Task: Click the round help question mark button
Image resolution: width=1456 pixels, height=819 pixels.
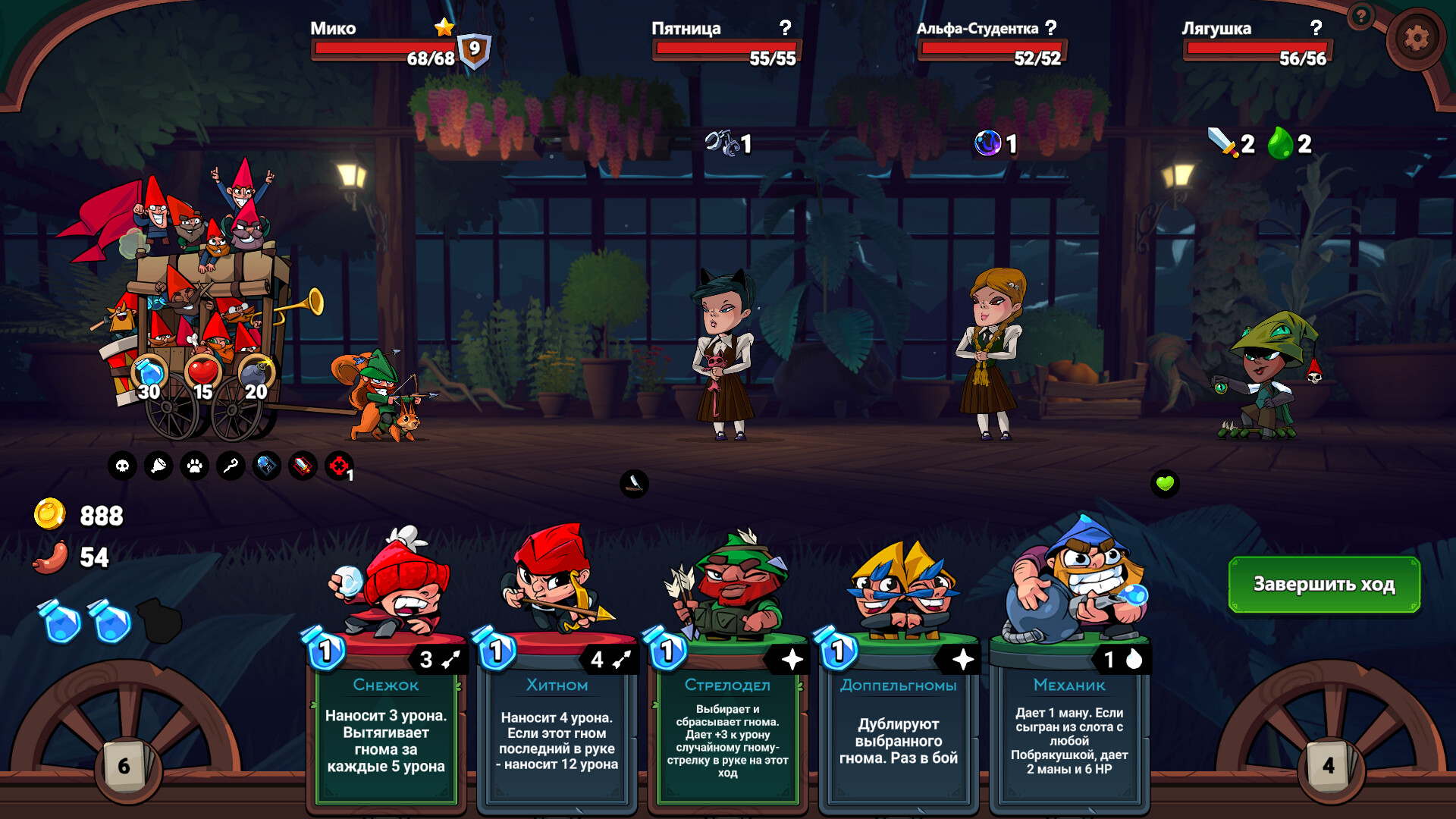Action: [1361, 15]
